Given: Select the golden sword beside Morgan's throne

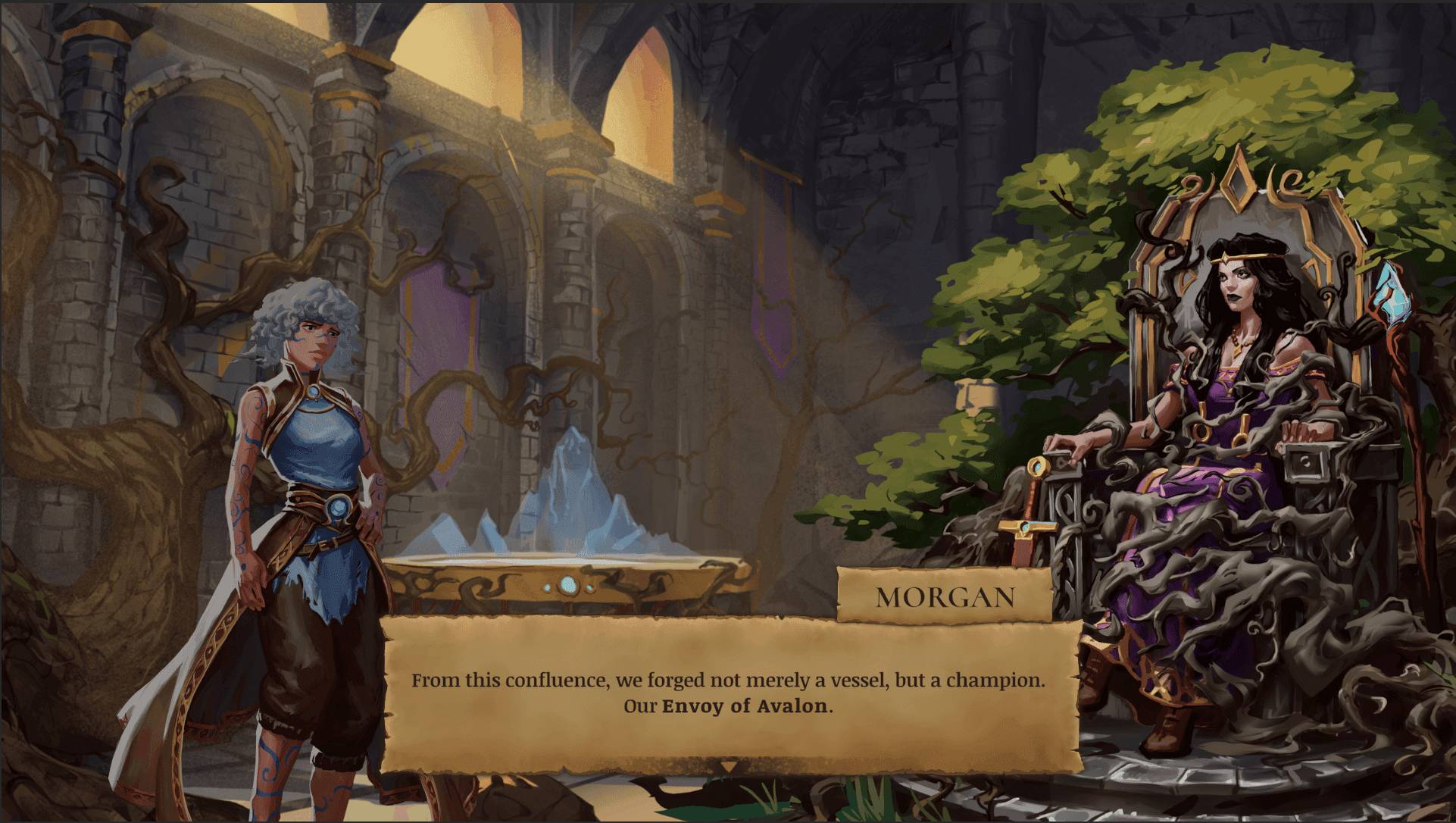Looking at the screenshot, I should pyautogui.click(x=1036, y=500).
